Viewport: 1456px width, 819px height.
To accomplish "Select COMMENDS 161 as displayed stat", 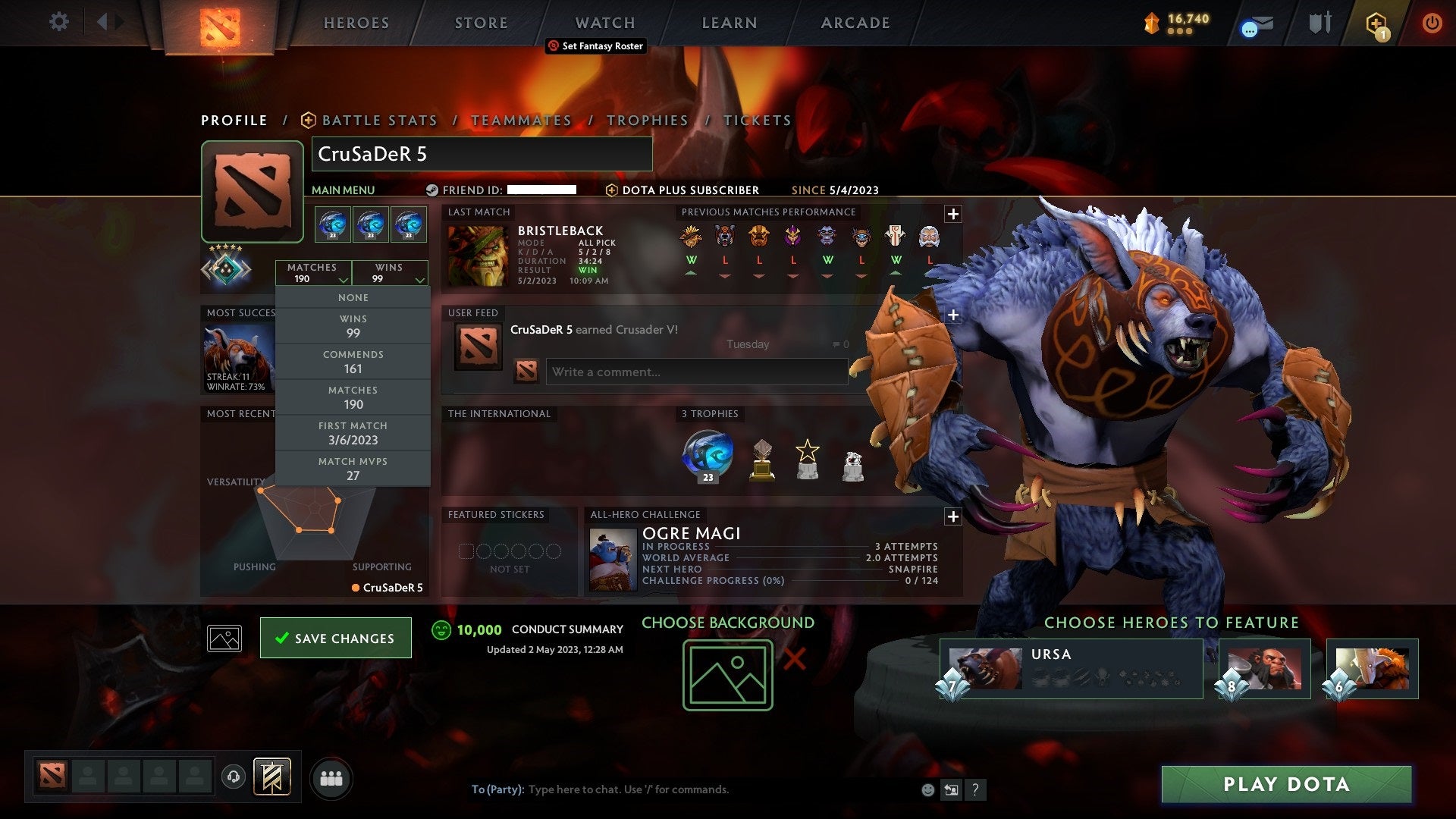I will point(353,361).
